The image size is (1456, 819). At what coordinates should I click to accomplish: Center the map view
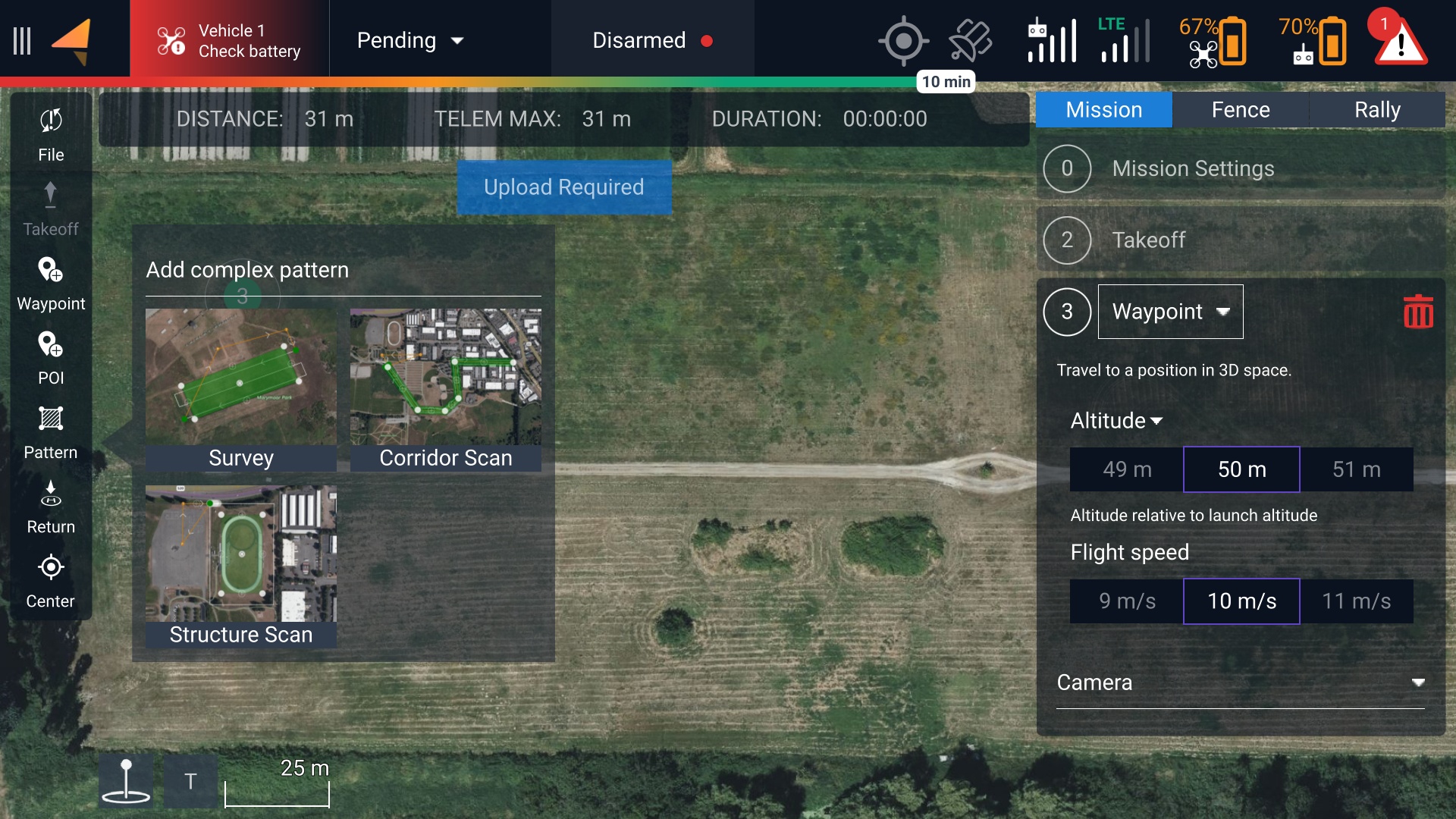(51, 580)
